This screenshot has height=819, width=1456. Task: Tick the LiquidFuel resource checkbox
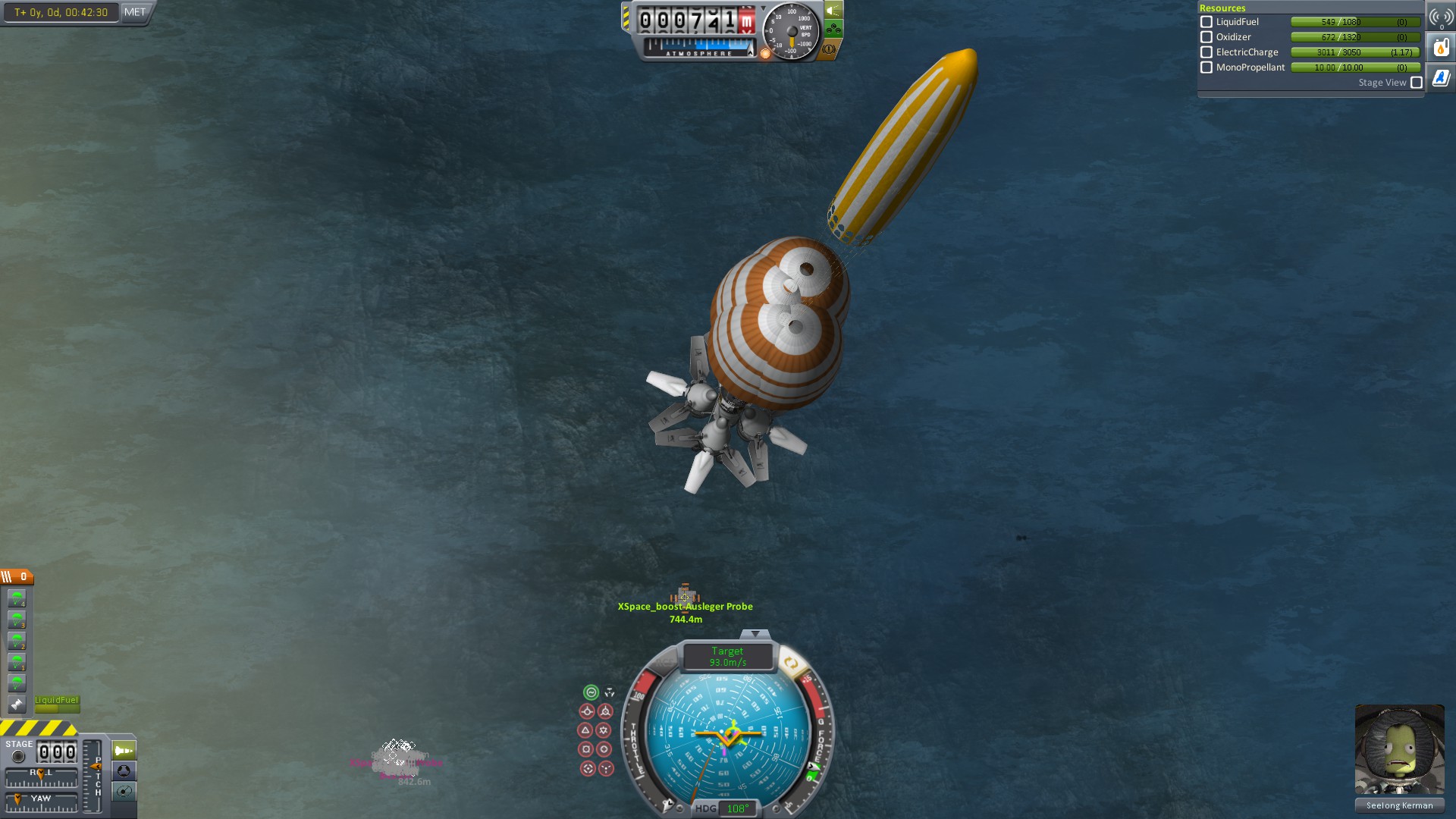click(x=1207, y=22)
